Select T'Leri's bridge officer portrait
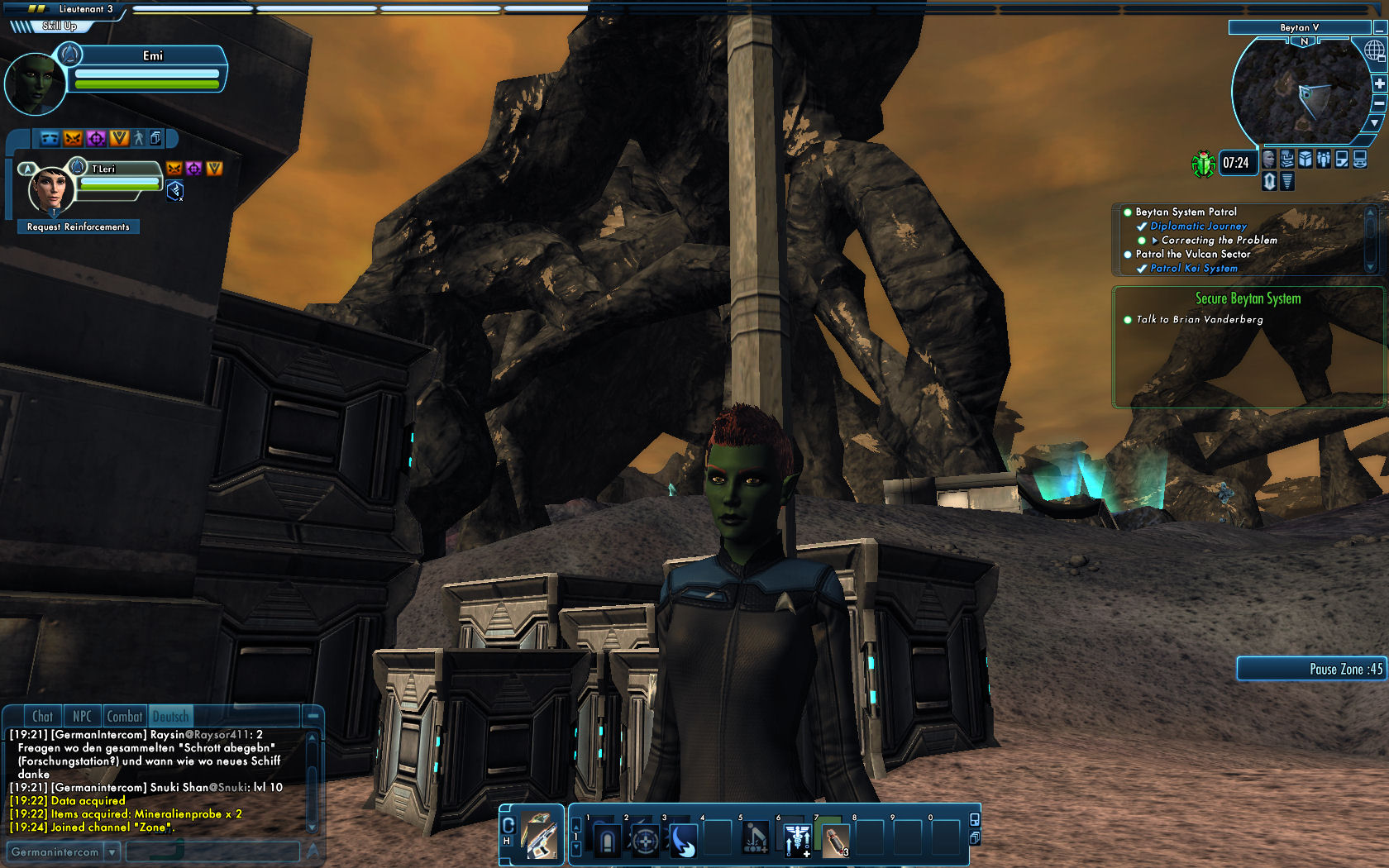The width and height of the screenshot is (1389, 868). pos(50,188)
